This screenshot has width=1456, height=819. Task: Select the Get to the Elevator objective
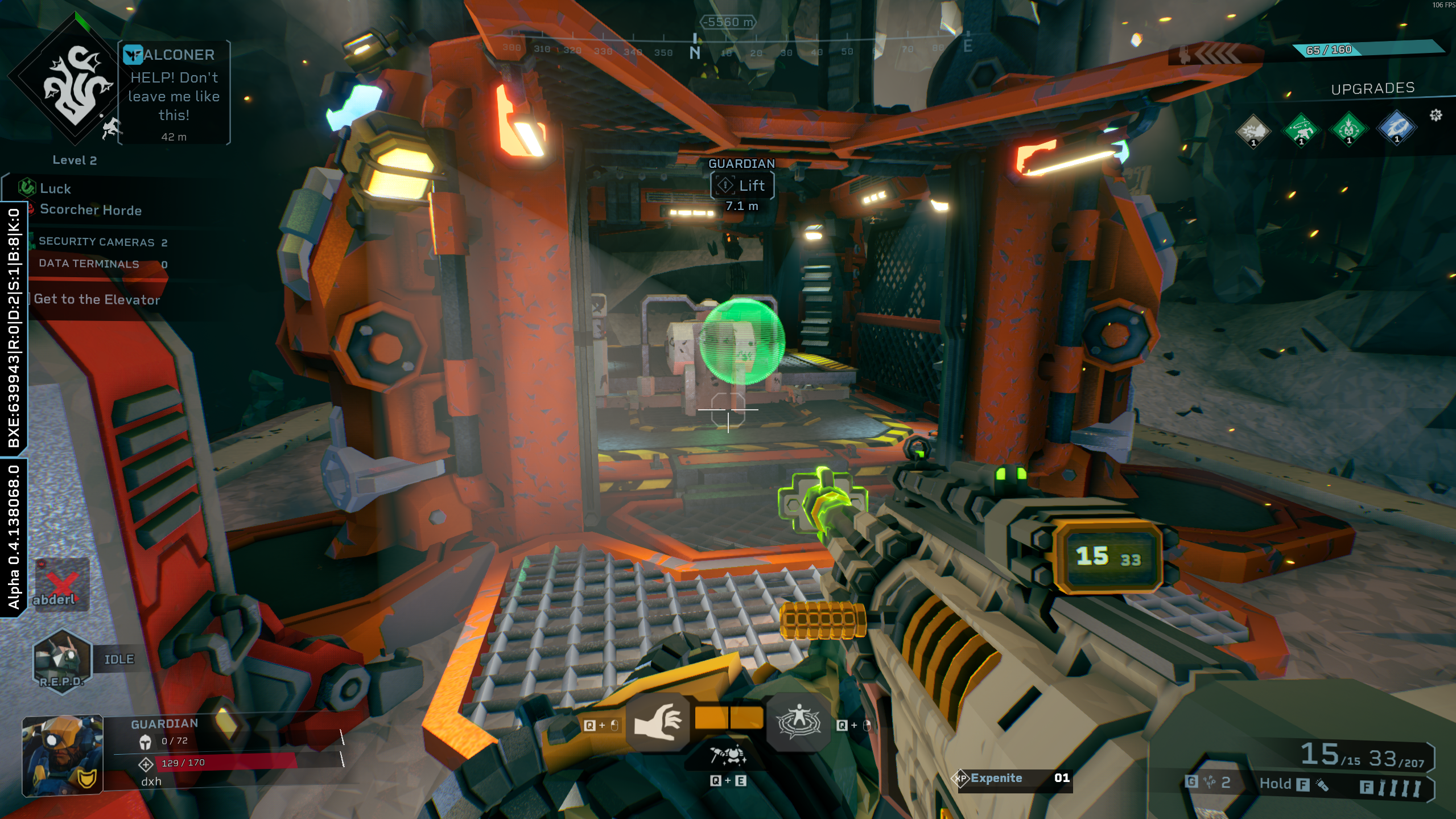click(x=97, y=299)
